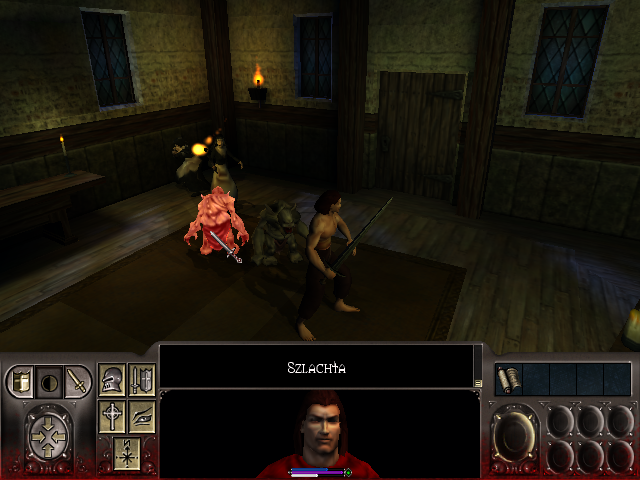This screenshot has height=480, width=640.
Task: Click the eye icon button
Action: (141, 416)
